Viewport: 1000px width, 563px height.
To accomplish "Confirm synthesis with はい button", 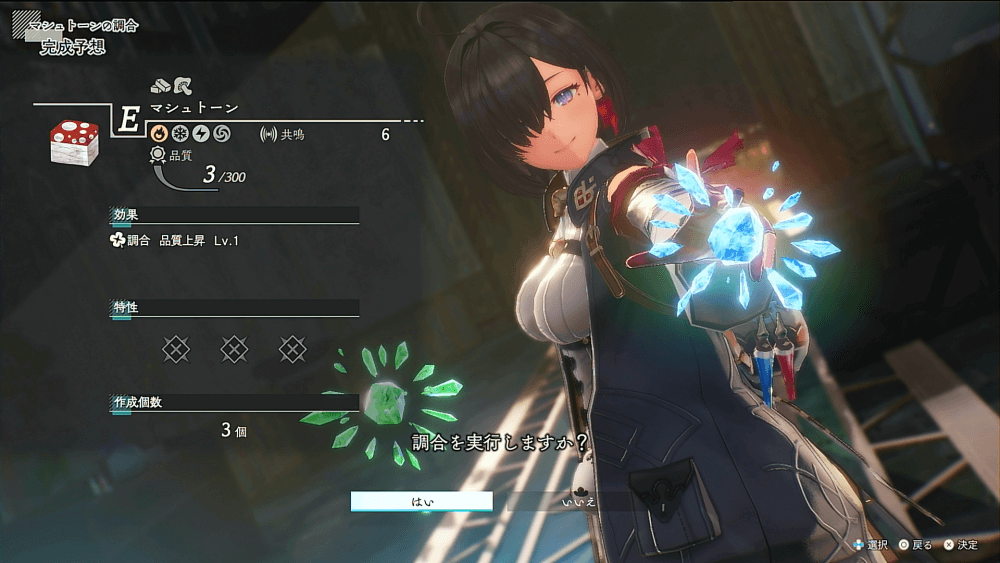I will pos(421,501).
